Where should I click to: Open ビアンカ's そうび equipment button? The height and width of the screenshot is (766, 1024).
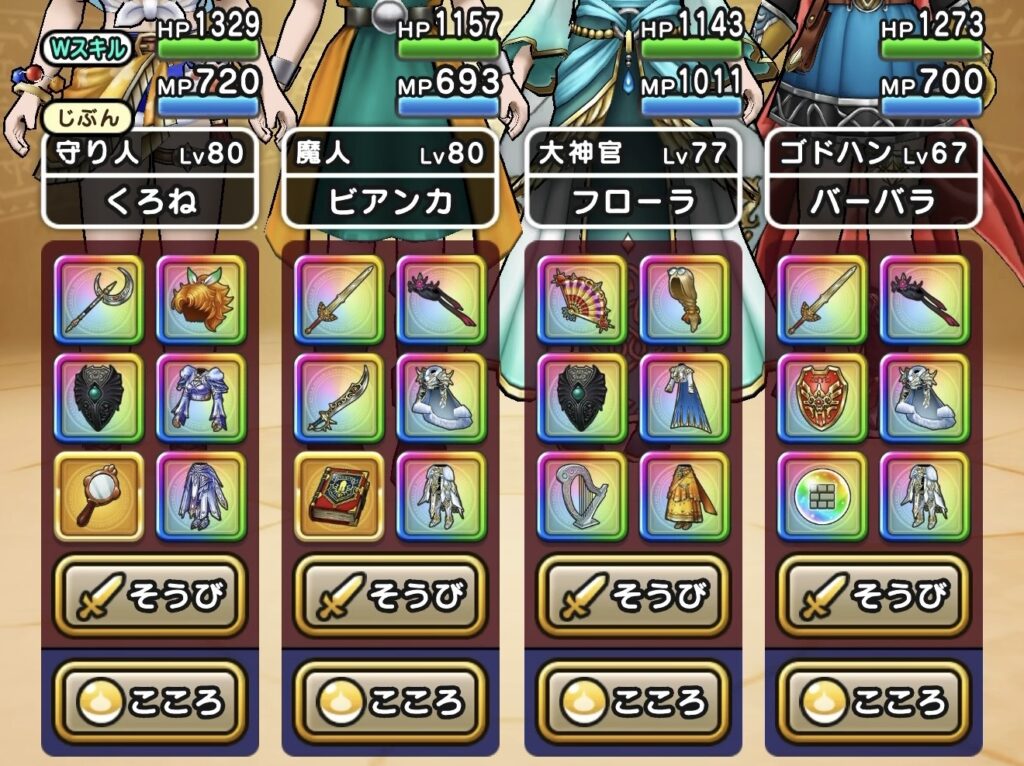[390, 597]
